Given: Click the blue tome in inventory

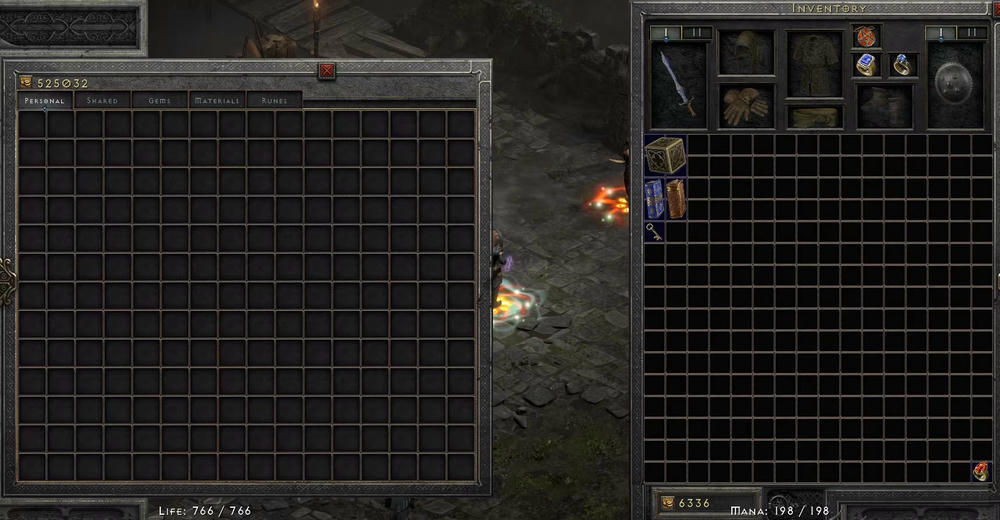Looking at the screenshot, I should [x=655, y=199].
